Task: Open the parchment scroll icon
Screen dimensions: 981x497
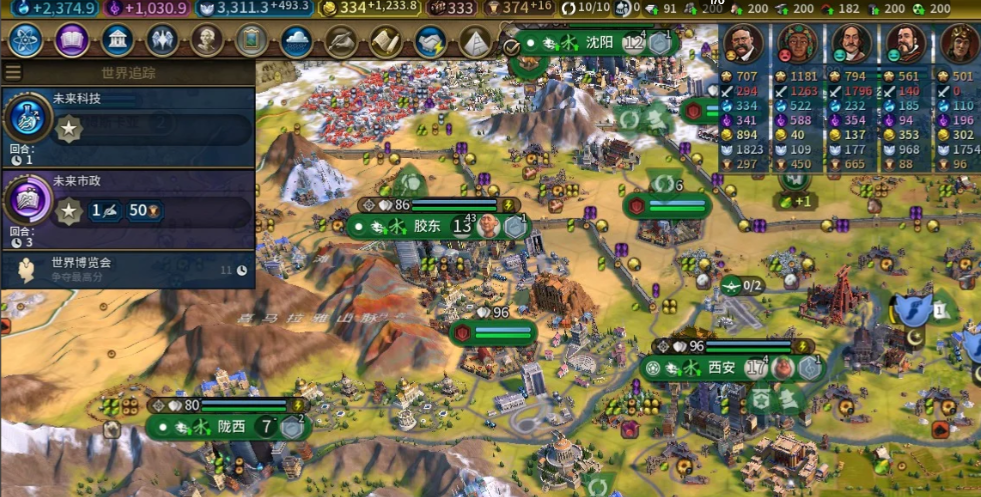Action: [386, 41]
